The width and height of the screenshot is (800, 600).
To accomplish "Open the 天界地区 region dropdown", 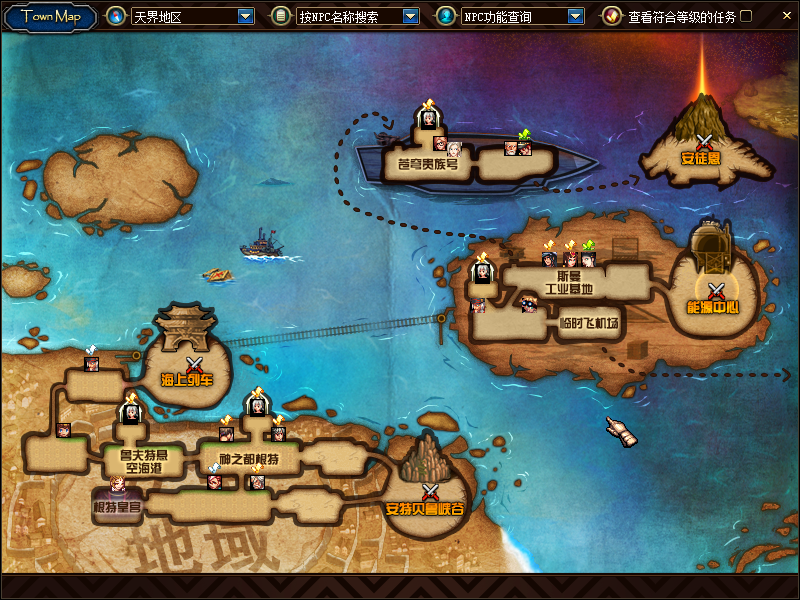I will click(x=246, y=16).
